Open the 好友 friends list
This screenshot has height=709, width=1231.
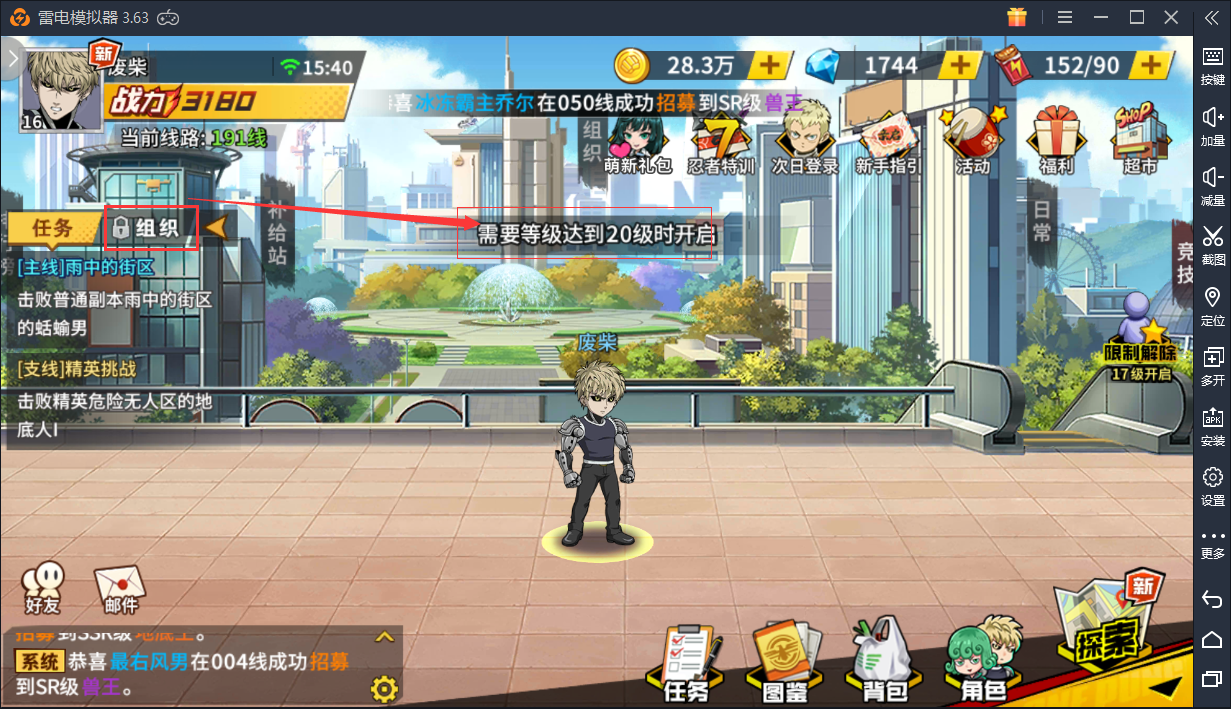43,587
